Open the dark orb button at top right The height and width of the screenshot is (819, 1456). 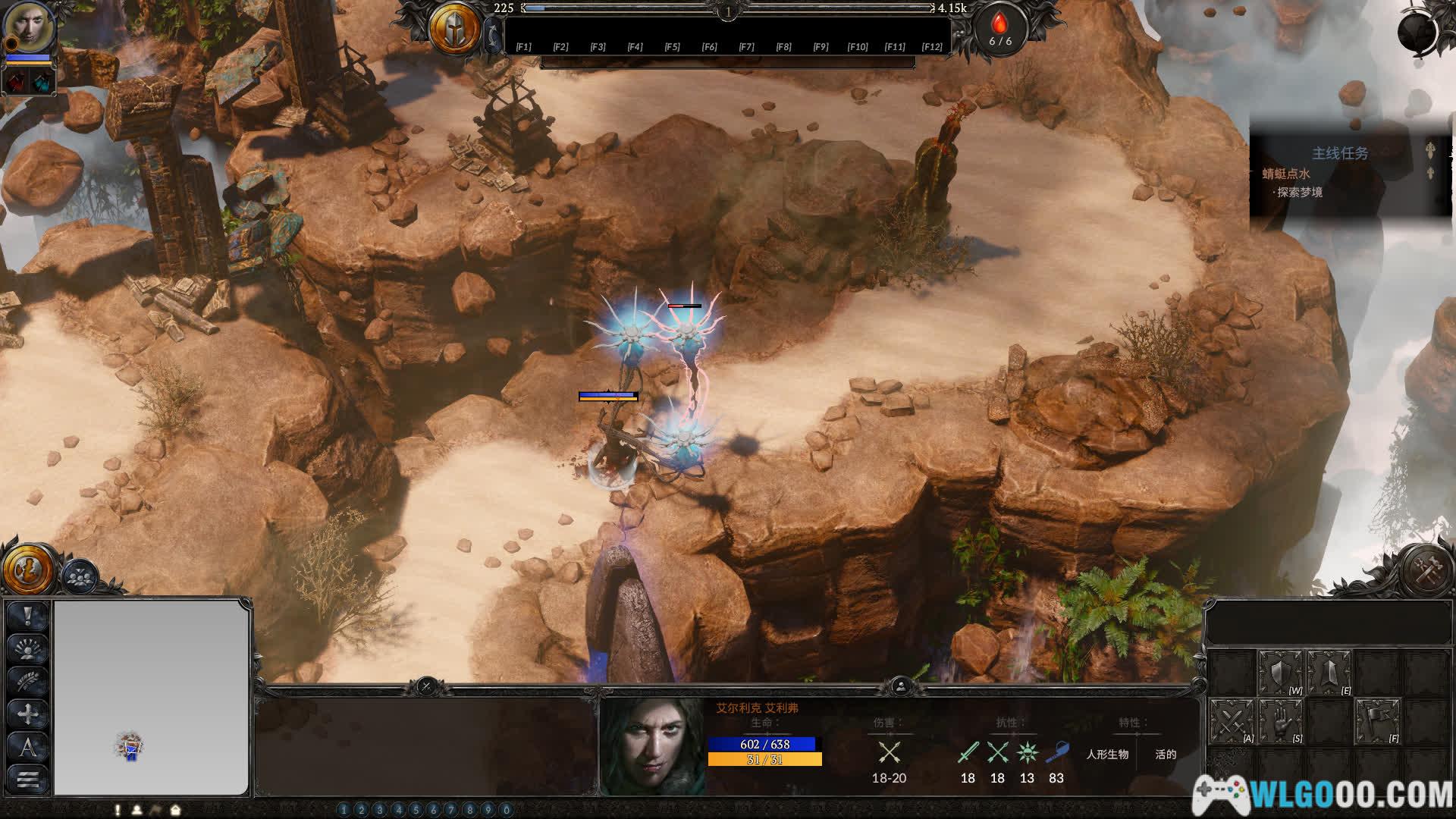pos(1417,32)
